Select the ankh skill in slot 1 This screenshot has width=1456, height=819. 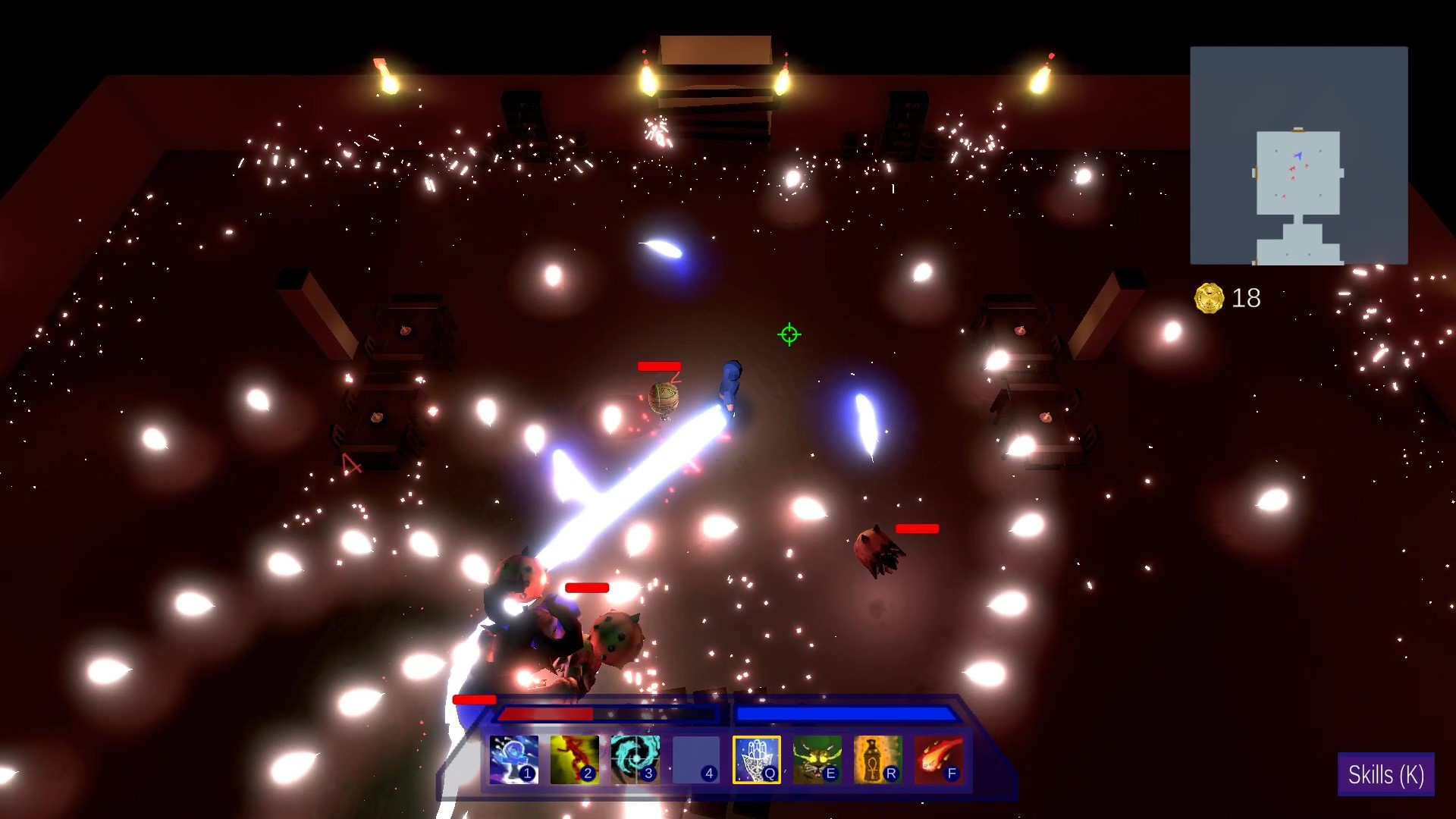click(x=514, y=761)
